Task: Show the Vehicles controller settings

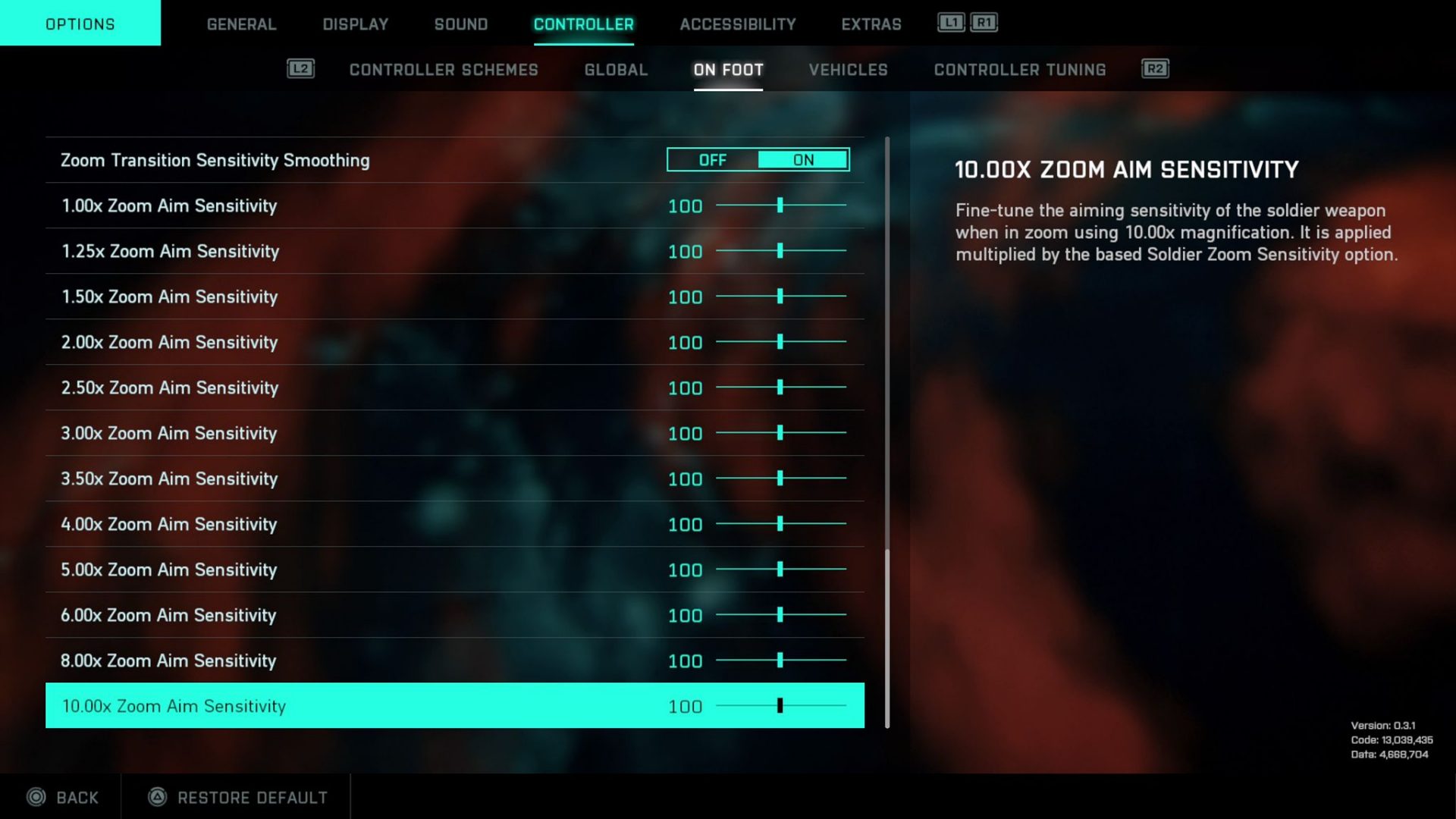Action: coord(848,70)
